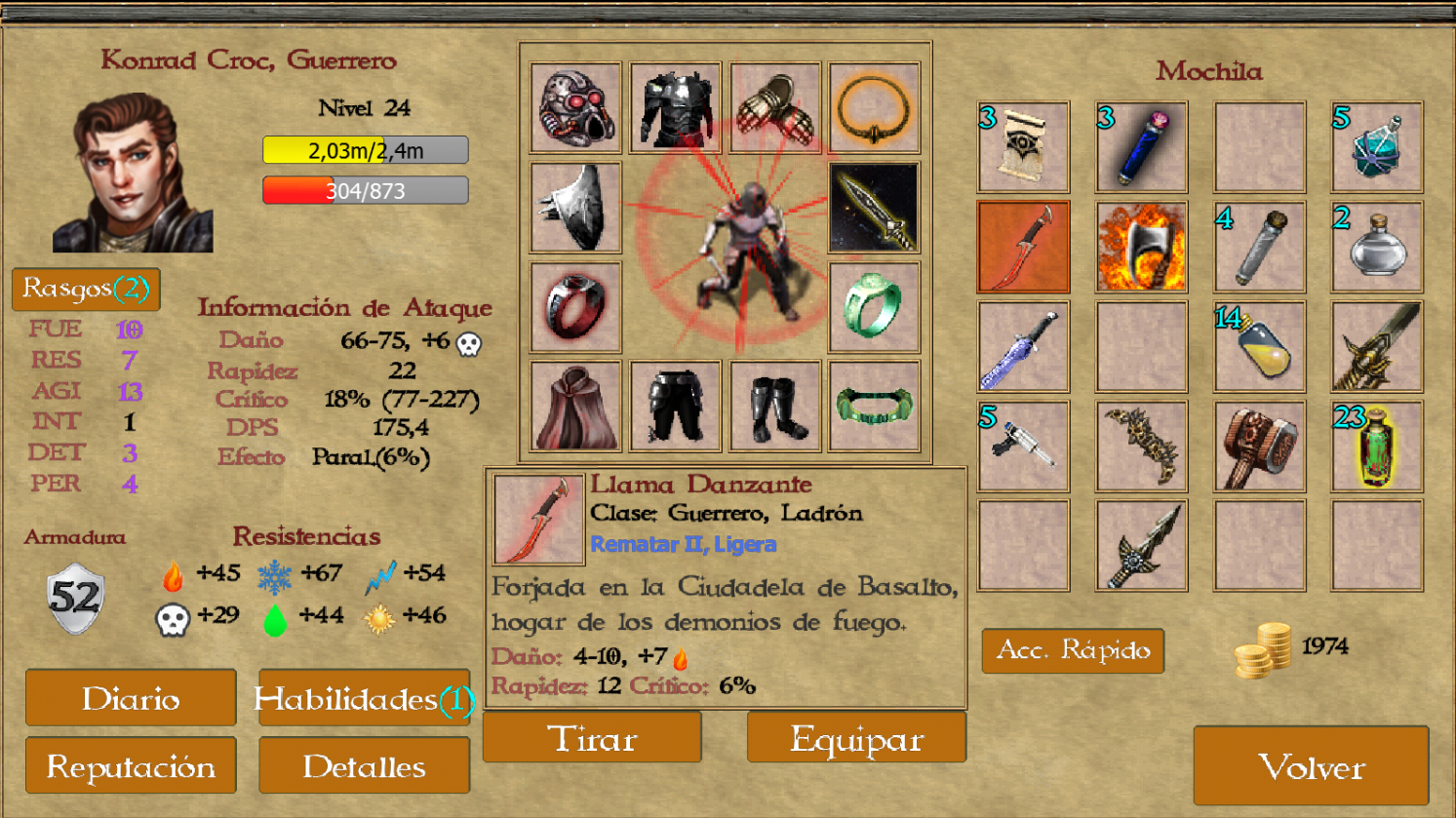Screen dimensions: 1456x818
Task: Click the Rasgos traits button
Action: (x=86, y=289)
